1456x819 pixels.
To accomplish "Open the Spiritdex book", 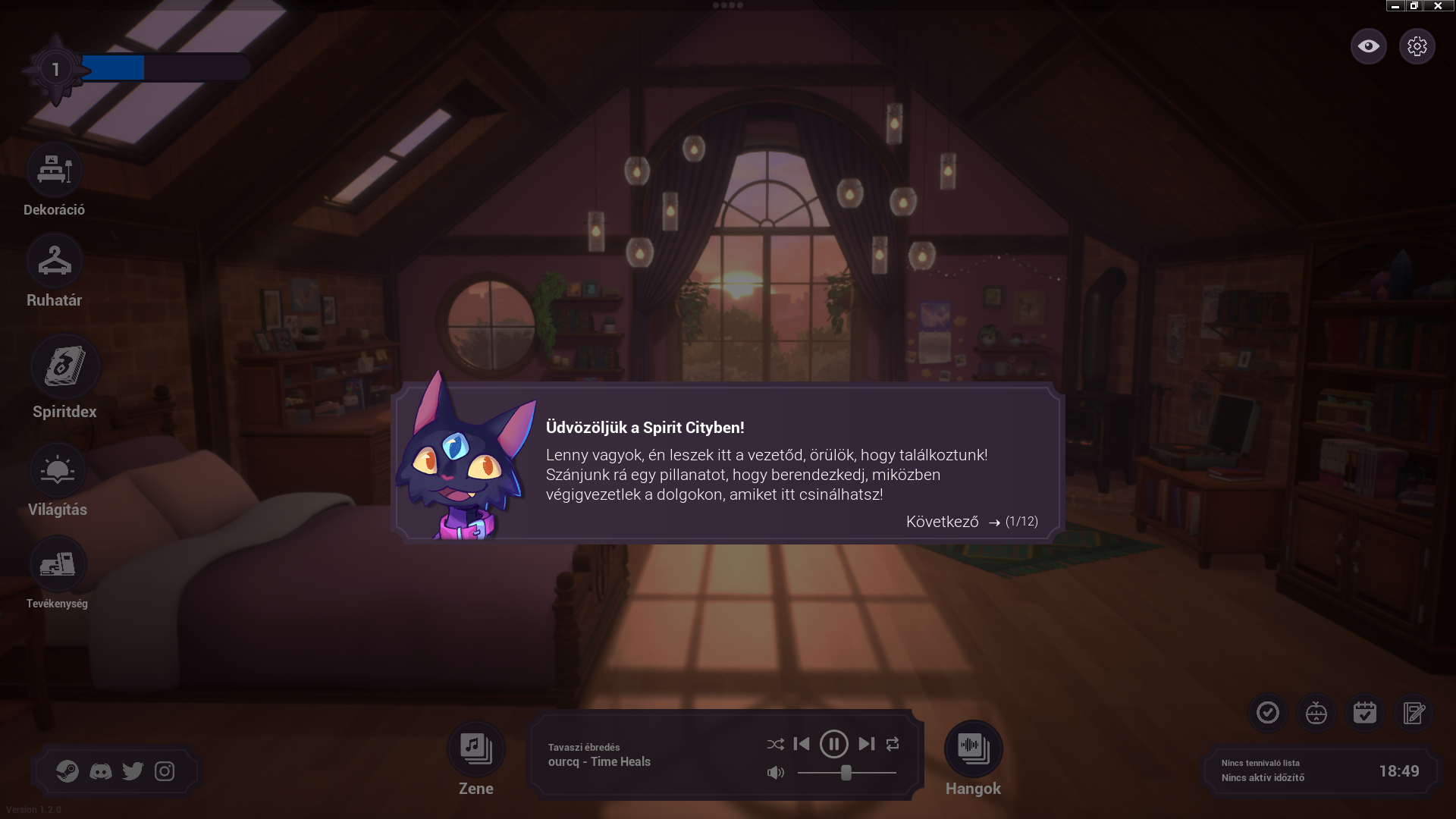I will (64, 367).
